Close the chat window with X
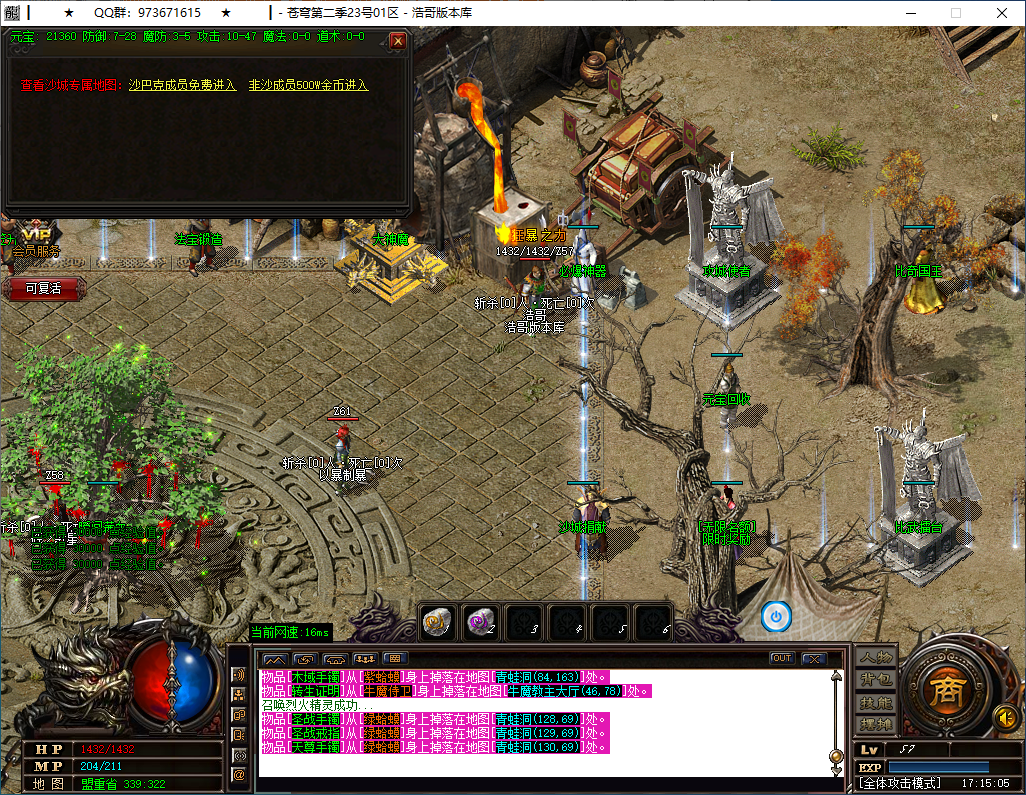 click(814, 658)
